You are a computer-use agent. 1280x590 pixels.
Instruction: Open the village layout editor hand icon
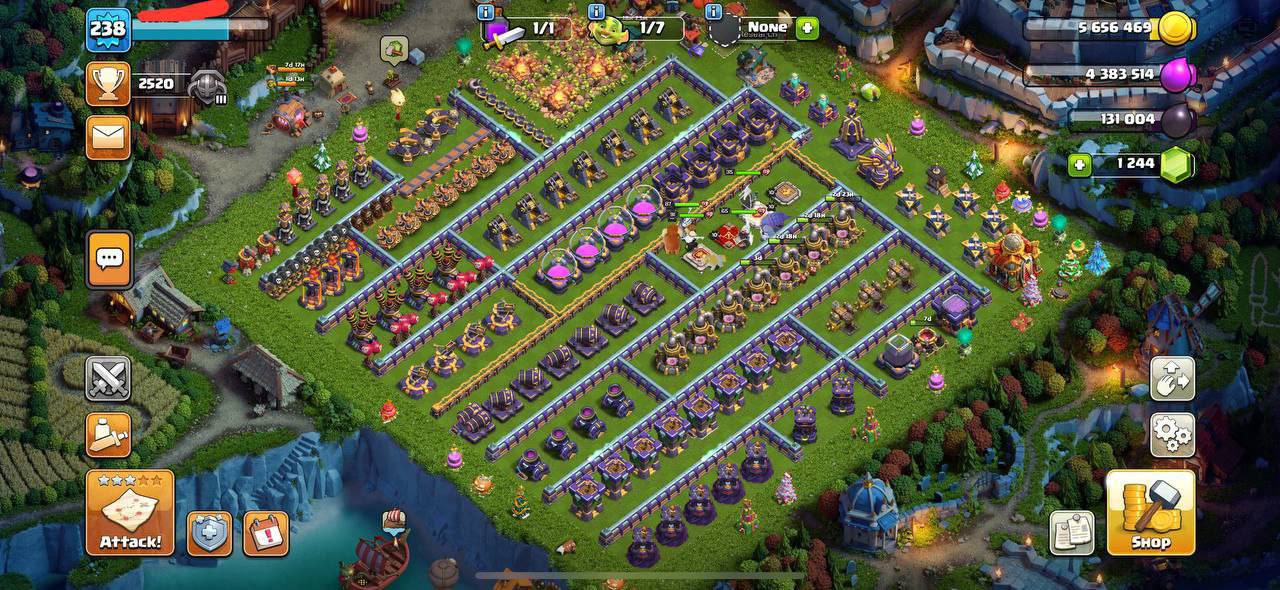point(1172,379)
